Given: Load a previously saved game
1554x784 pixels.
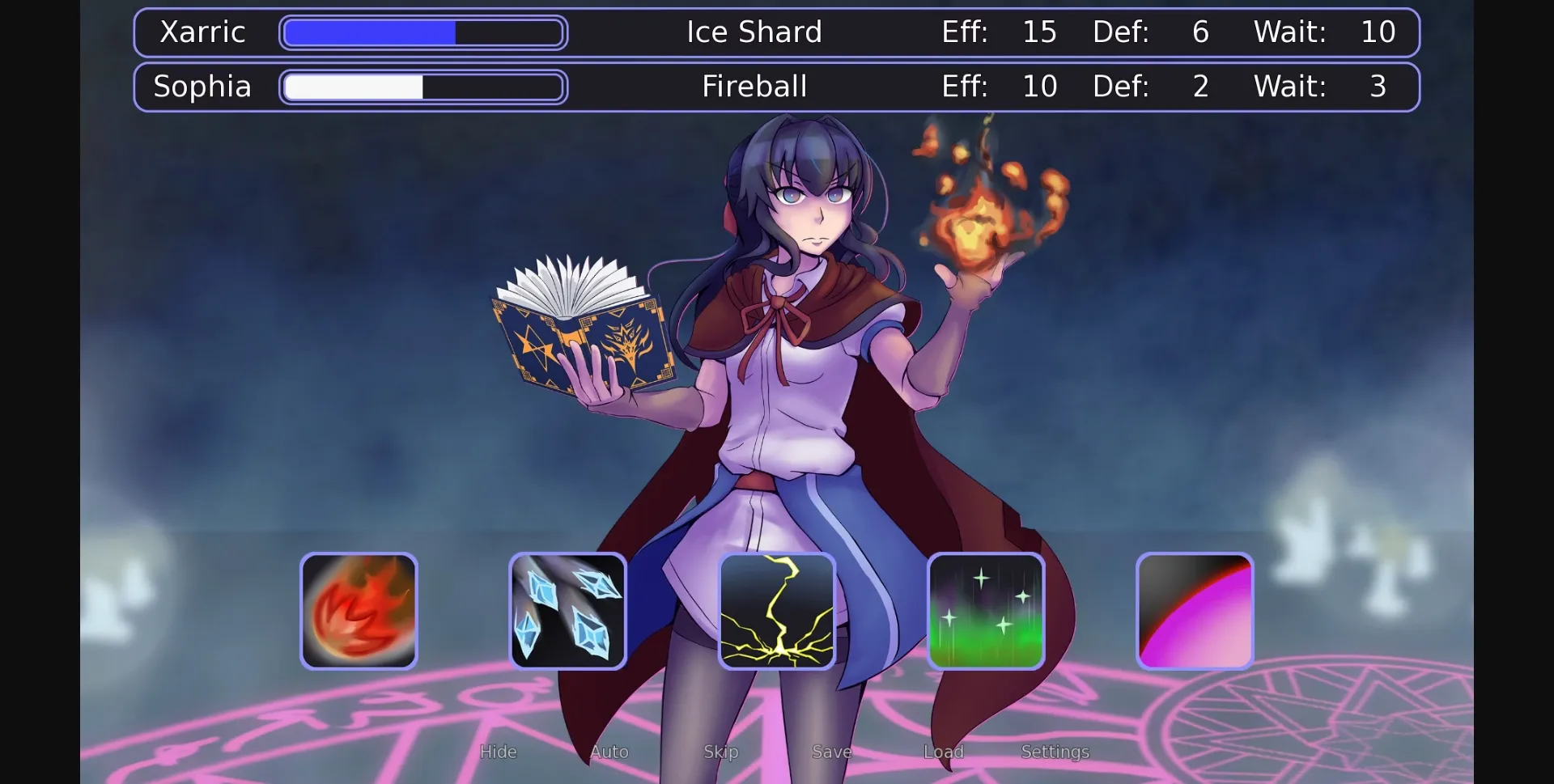Looking at the screenshot, I should click(944, 752).
